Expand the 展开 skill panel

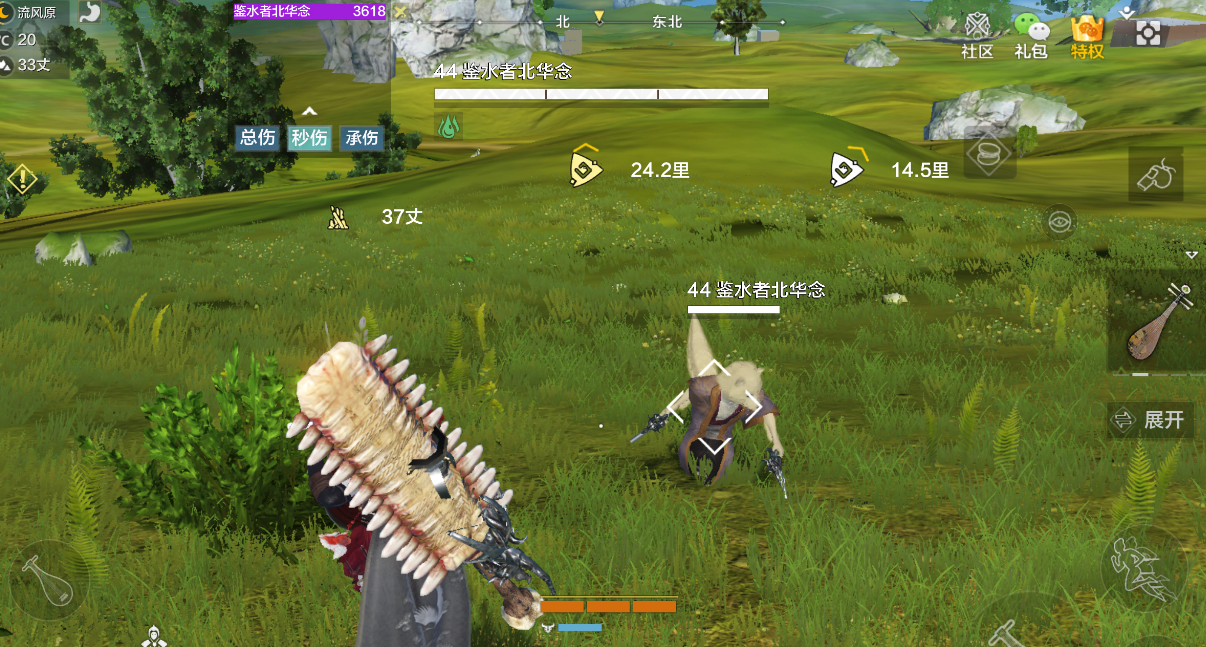click(x=1152, y=420)
